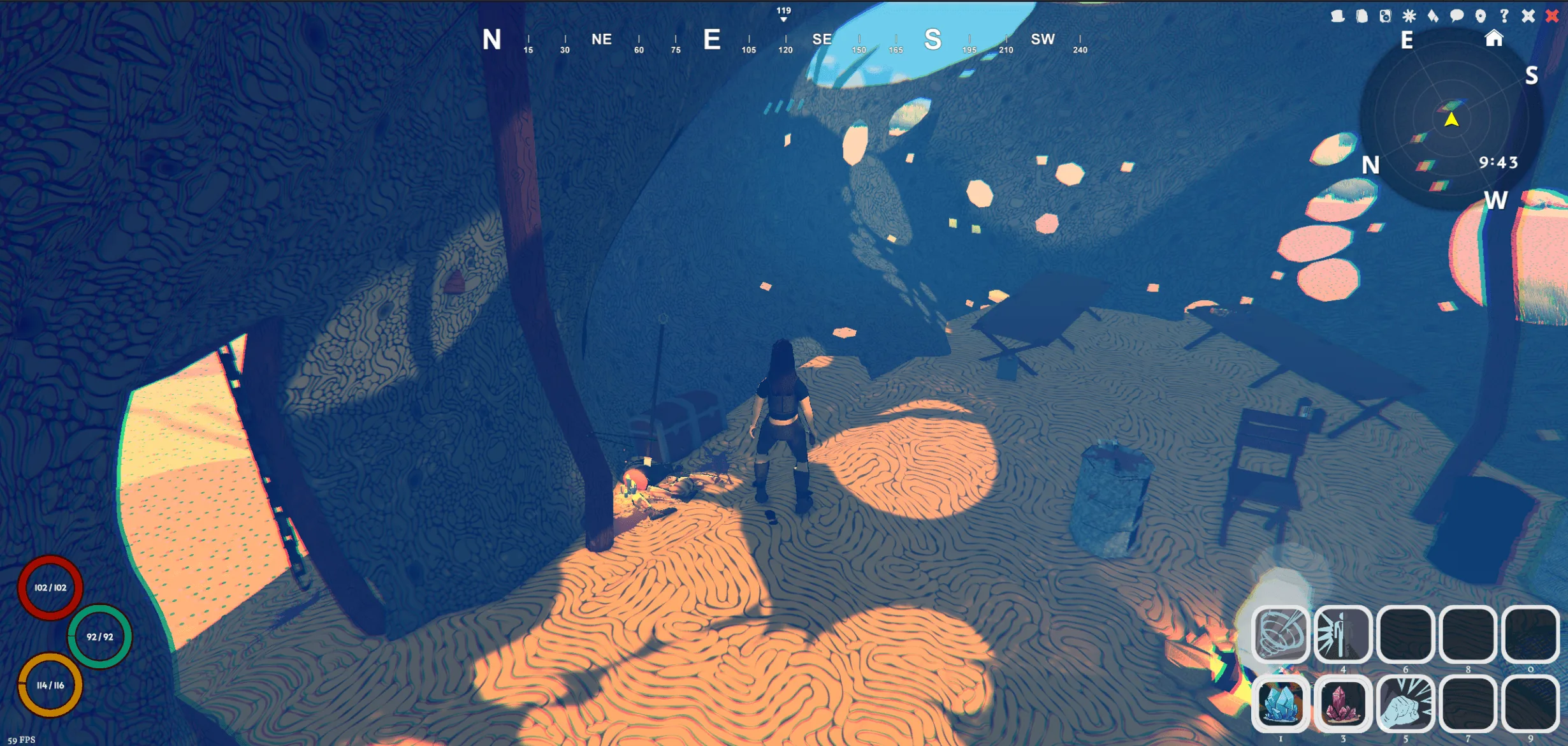
Task: Click the white X icon
Action: click(x=1528, y=16)
